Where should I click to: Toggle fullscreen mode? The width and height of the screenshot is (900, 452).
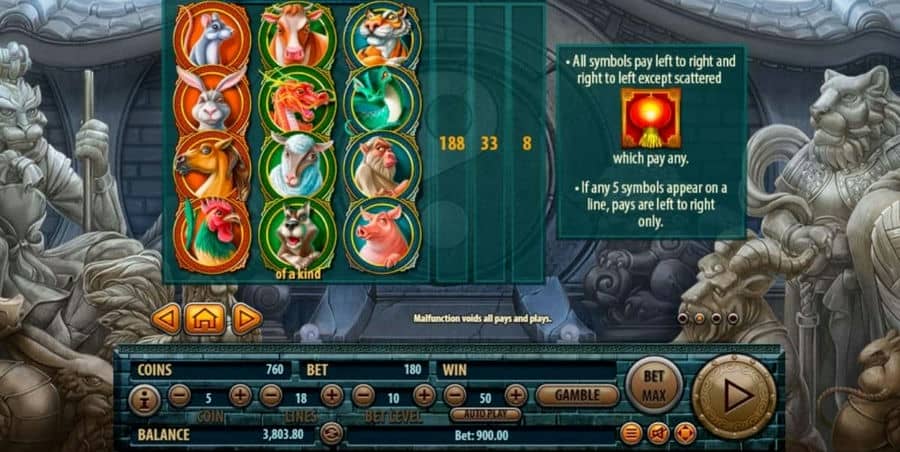click(685, 434)
